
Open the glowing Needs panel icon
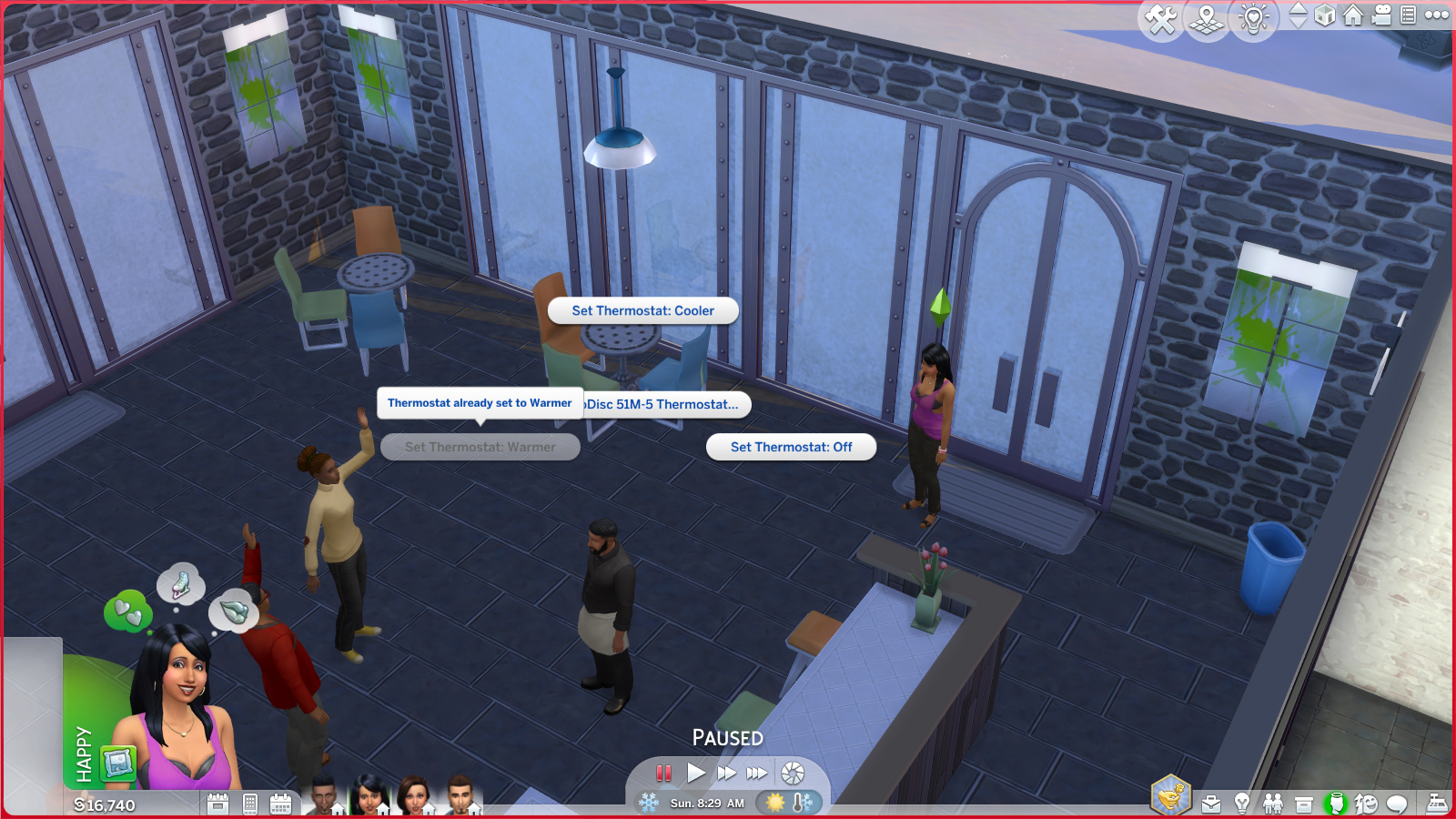point(1337,803)
